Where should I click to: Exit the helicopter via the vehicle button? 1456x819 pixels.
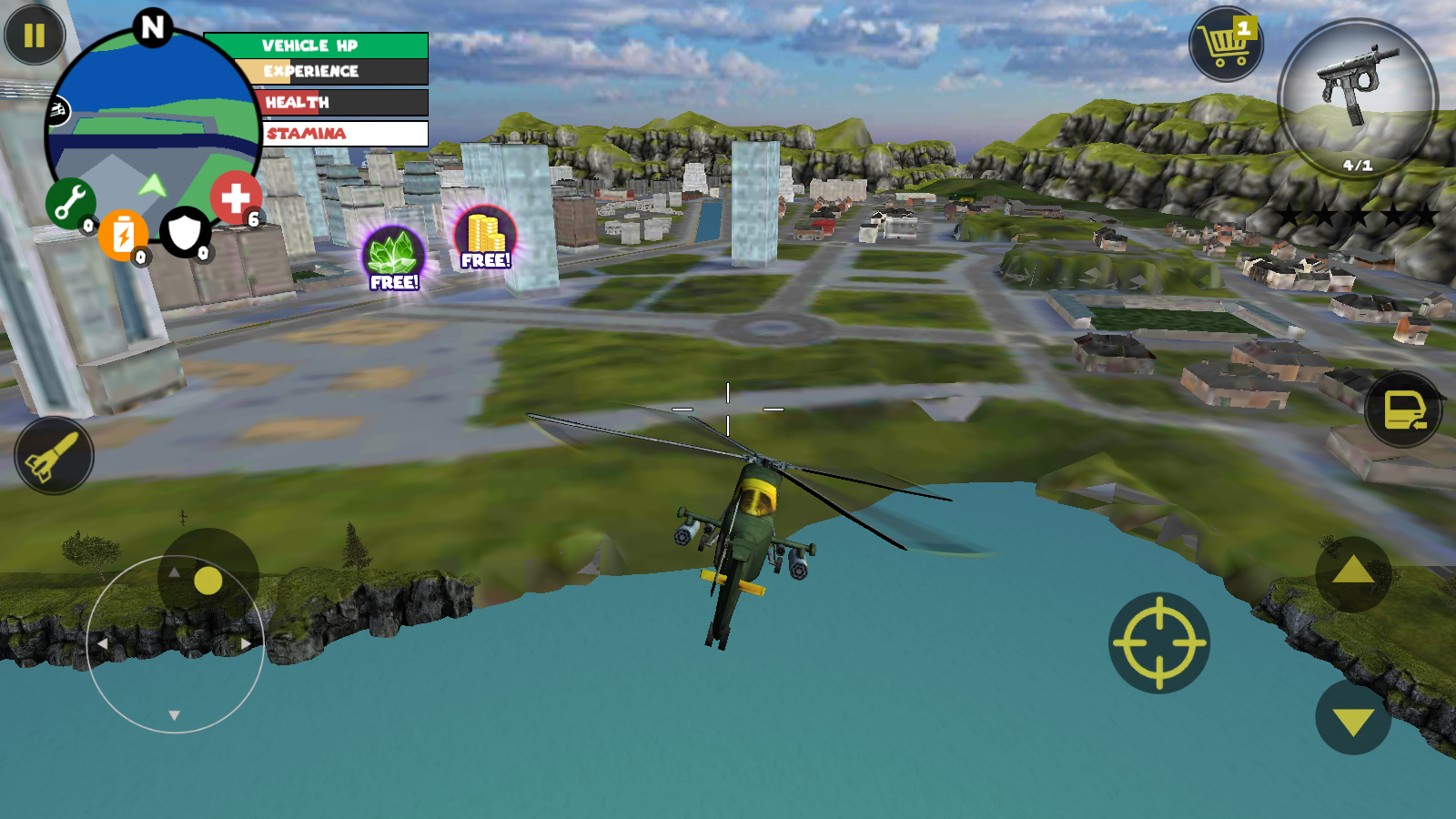point(1403,409)
